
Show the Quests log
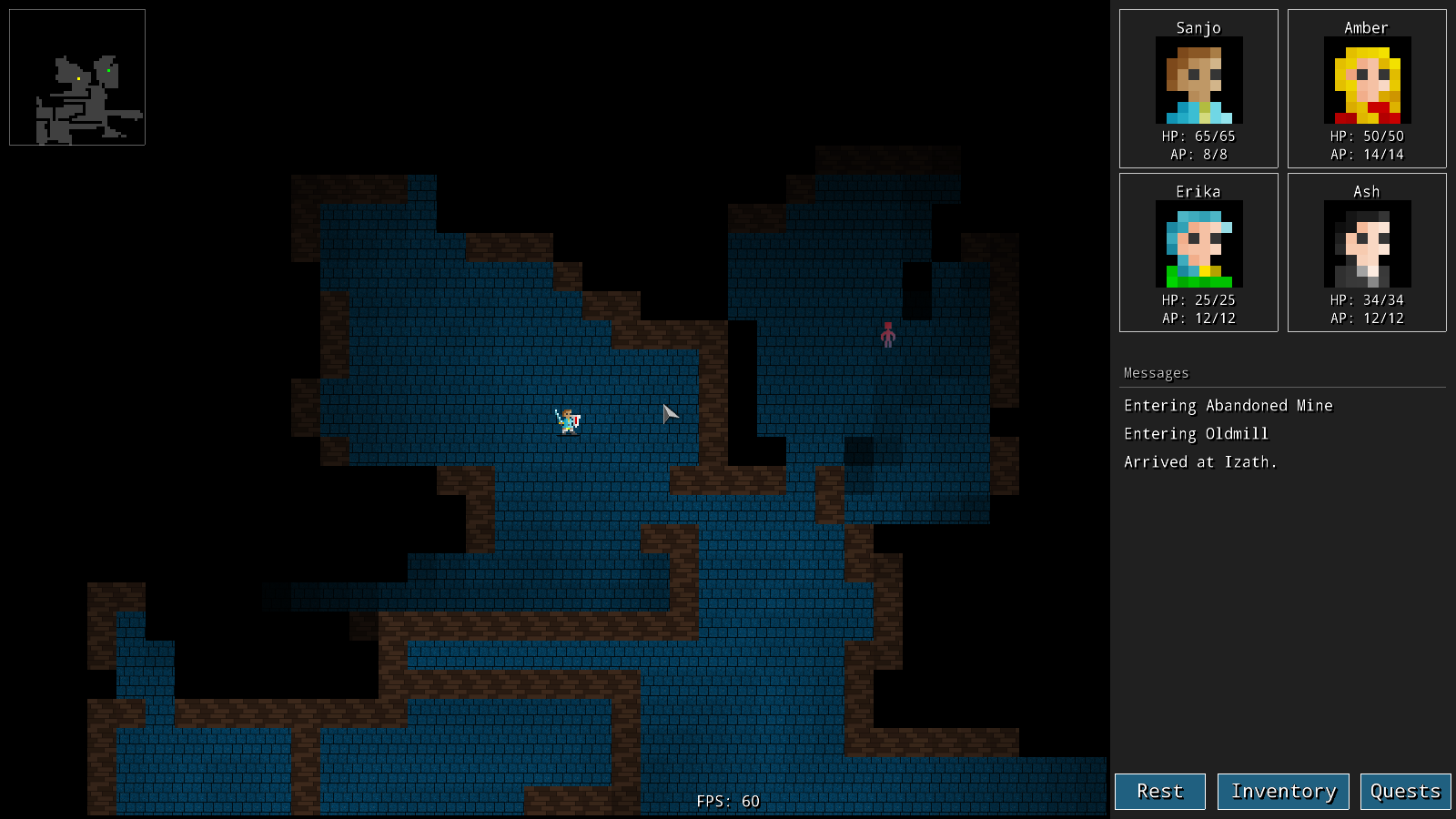click(x=1405, y=791)
